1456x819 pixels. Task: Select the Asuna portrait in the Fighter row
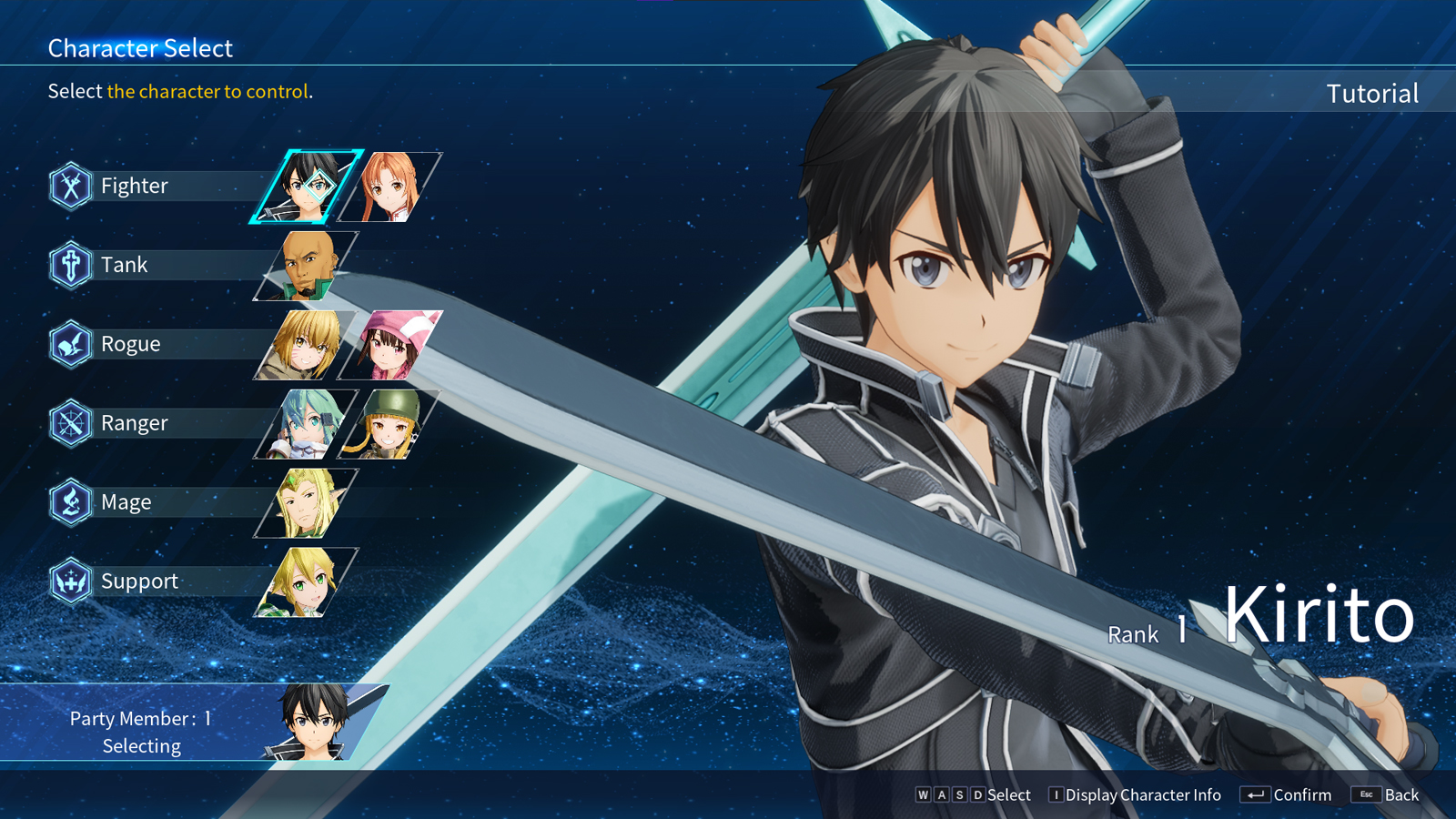point(389,186)
